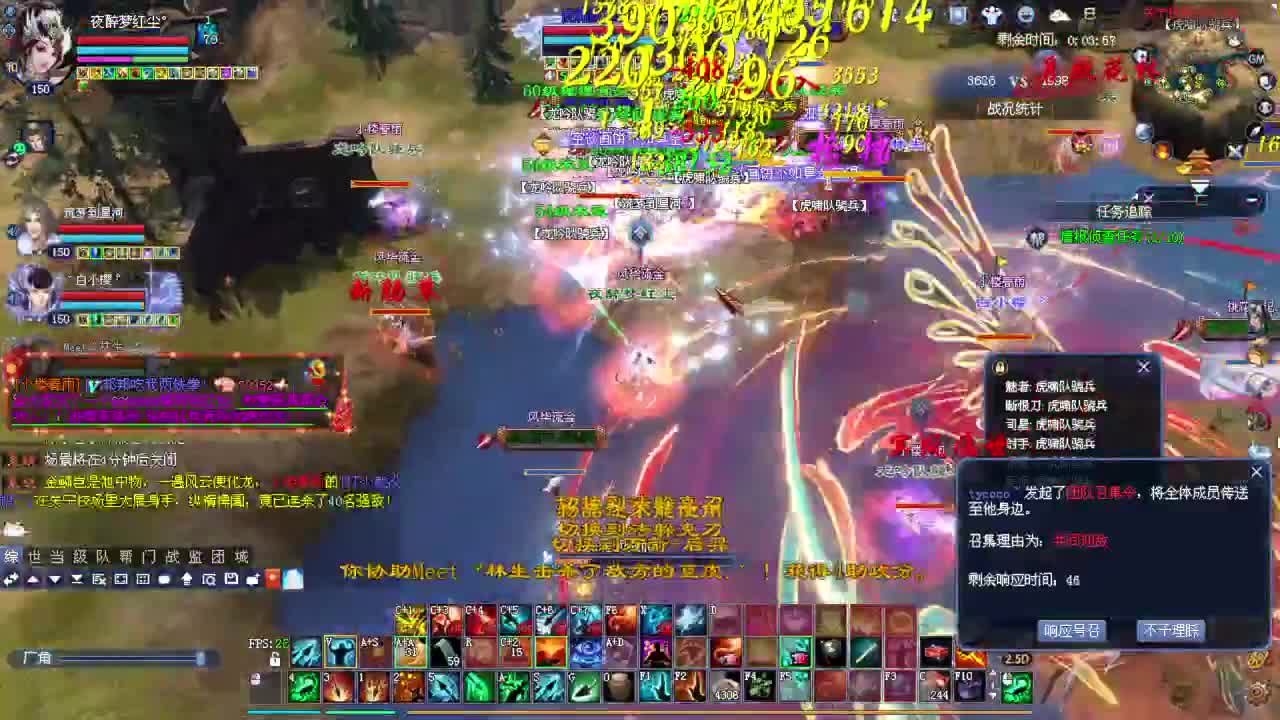1280x720 pixels.
Task: Collapse the 任务追踪 quest tracker with its triangle
Action: (x=1200, y=186)
